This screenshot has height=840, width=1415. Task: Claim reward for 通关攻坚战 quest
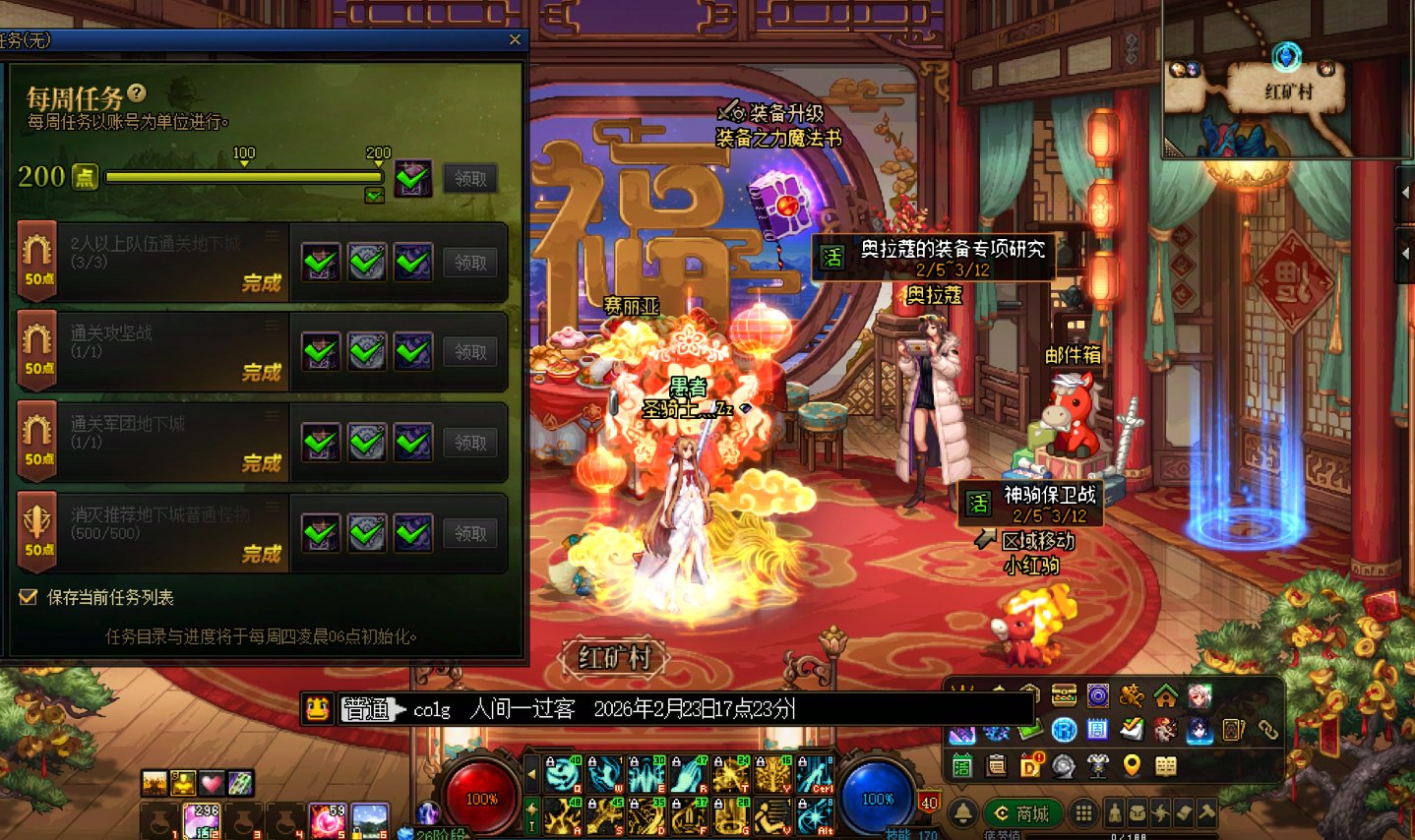tap(469, 352)
